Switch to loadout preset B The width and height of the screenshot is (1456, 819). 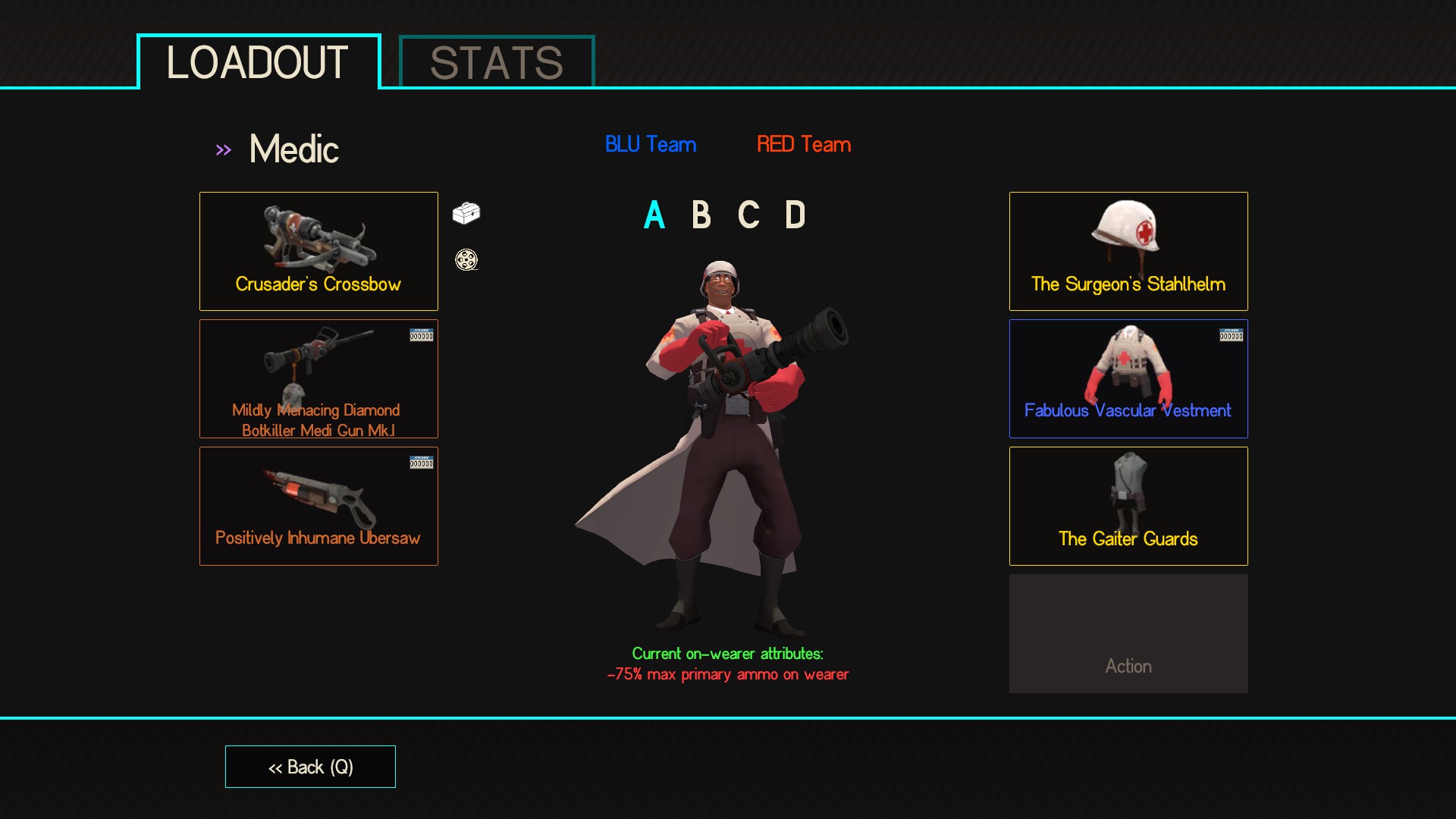[701, 215]
